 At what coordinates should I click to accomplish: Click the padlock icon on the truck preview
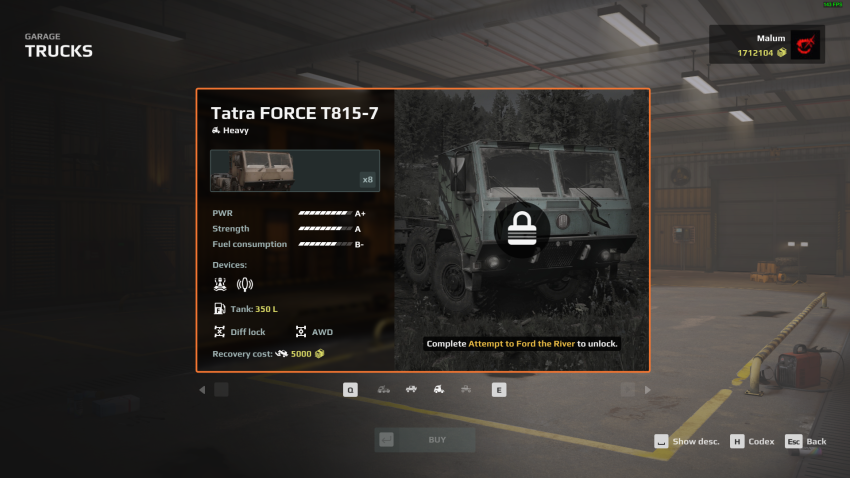point(522,230)
